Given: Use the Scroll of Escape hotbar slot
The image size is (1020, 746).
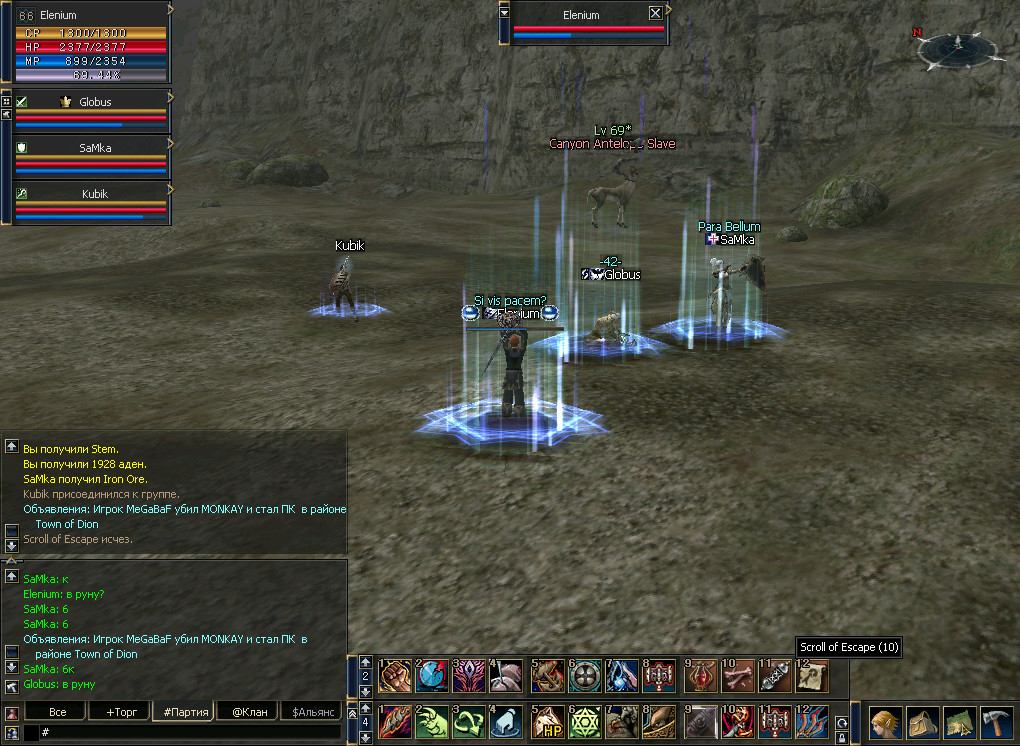Looking at the screenshot, I should (x=812, y=676).
